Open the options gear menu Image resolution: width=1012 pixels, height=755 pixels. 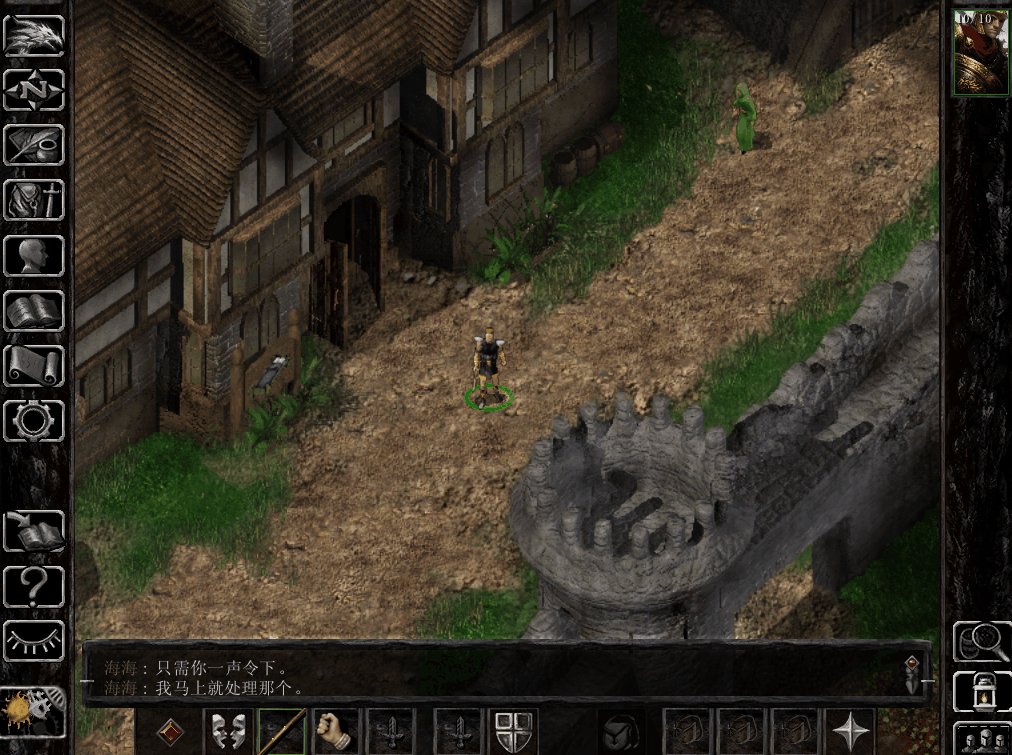pos(34,421)
